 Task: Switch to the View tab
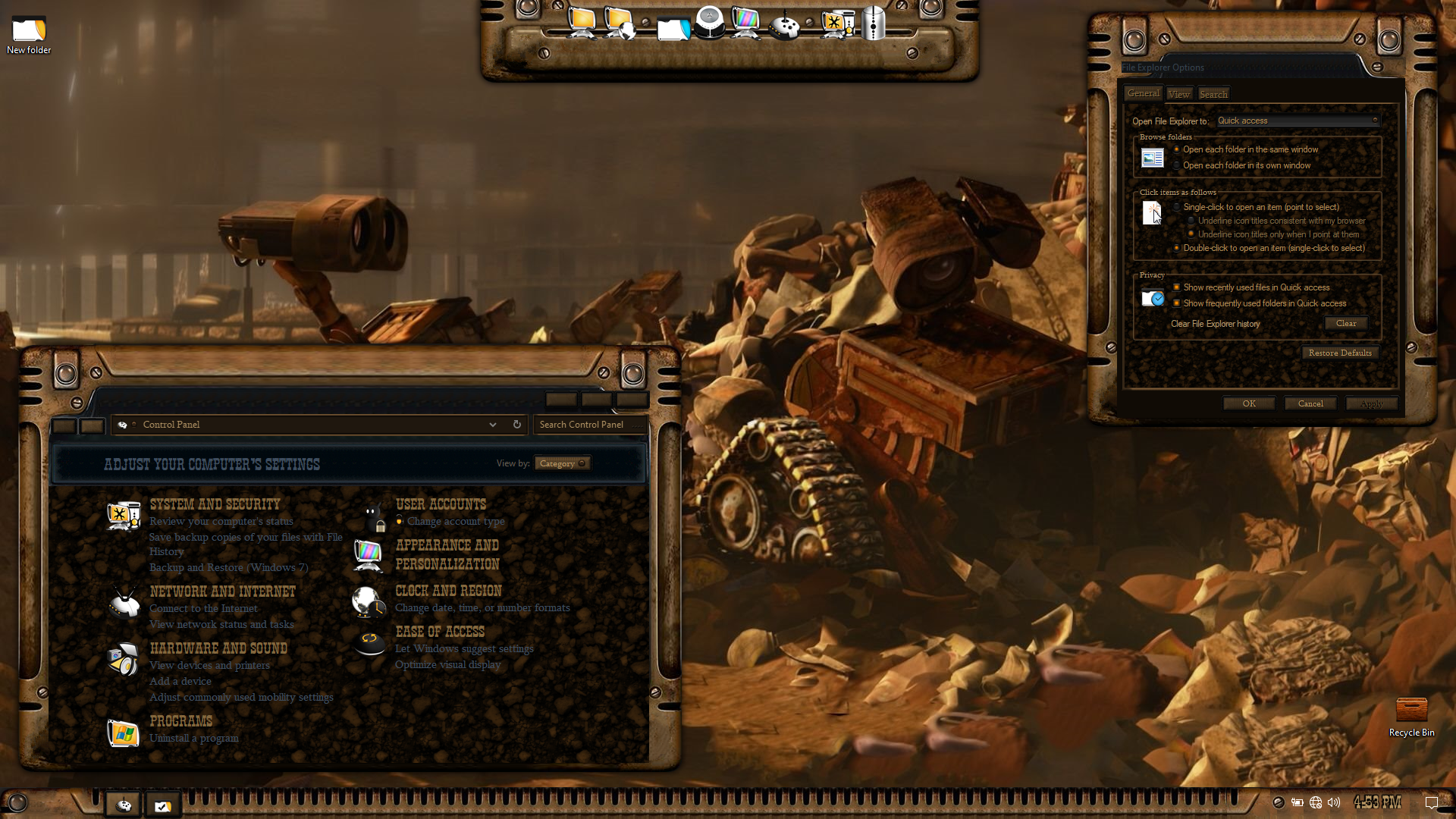coord(1178,94)
